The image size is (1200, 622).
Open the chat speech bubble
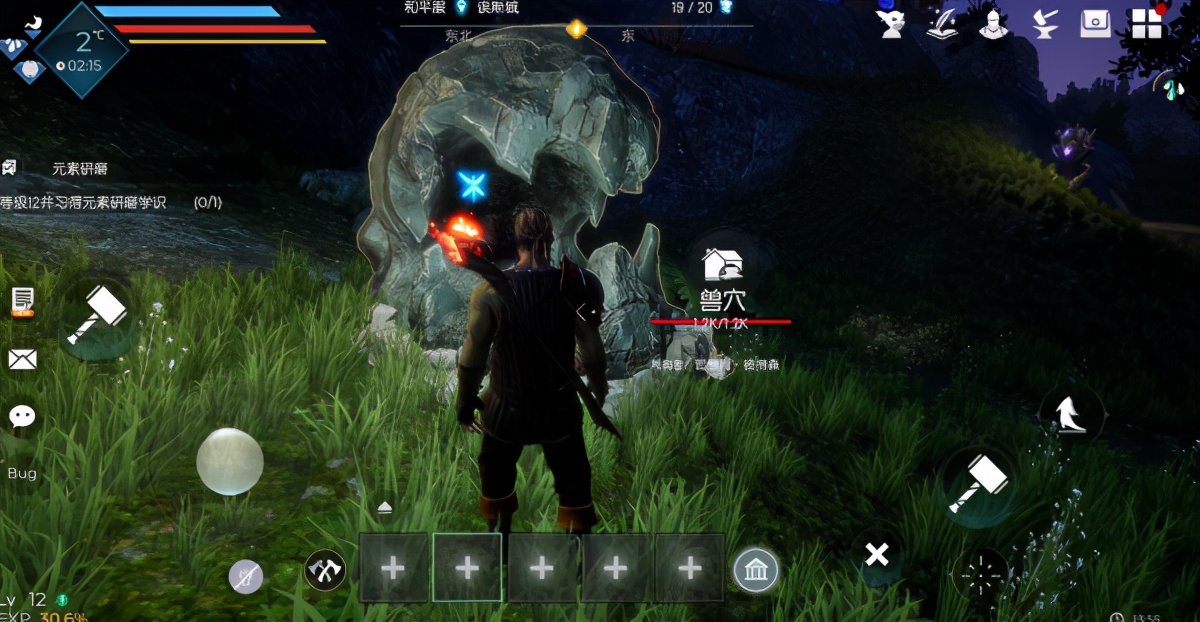click(x=22, y=416)
